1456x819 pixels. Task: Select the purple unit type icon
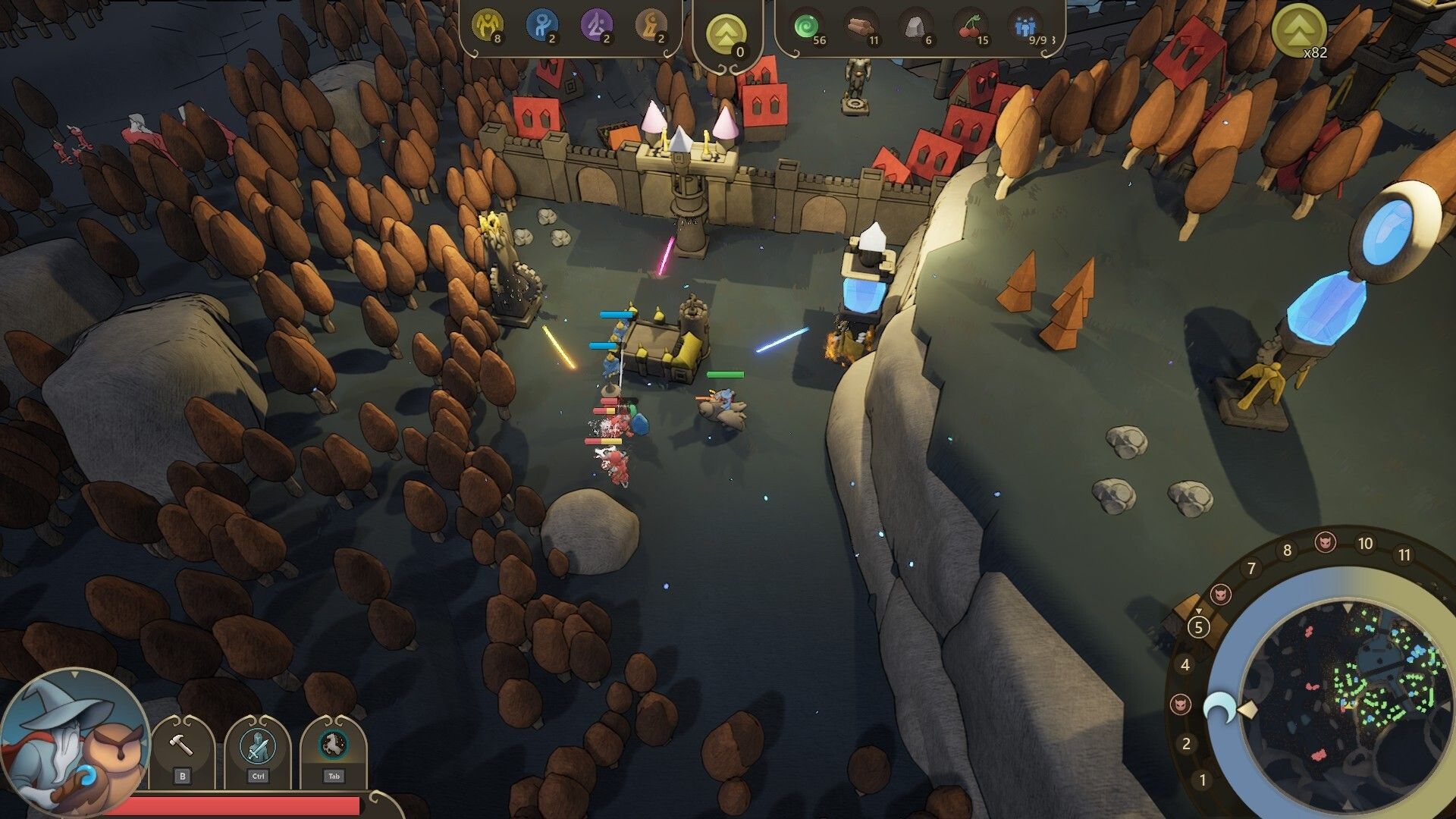(x=596, y=26)
